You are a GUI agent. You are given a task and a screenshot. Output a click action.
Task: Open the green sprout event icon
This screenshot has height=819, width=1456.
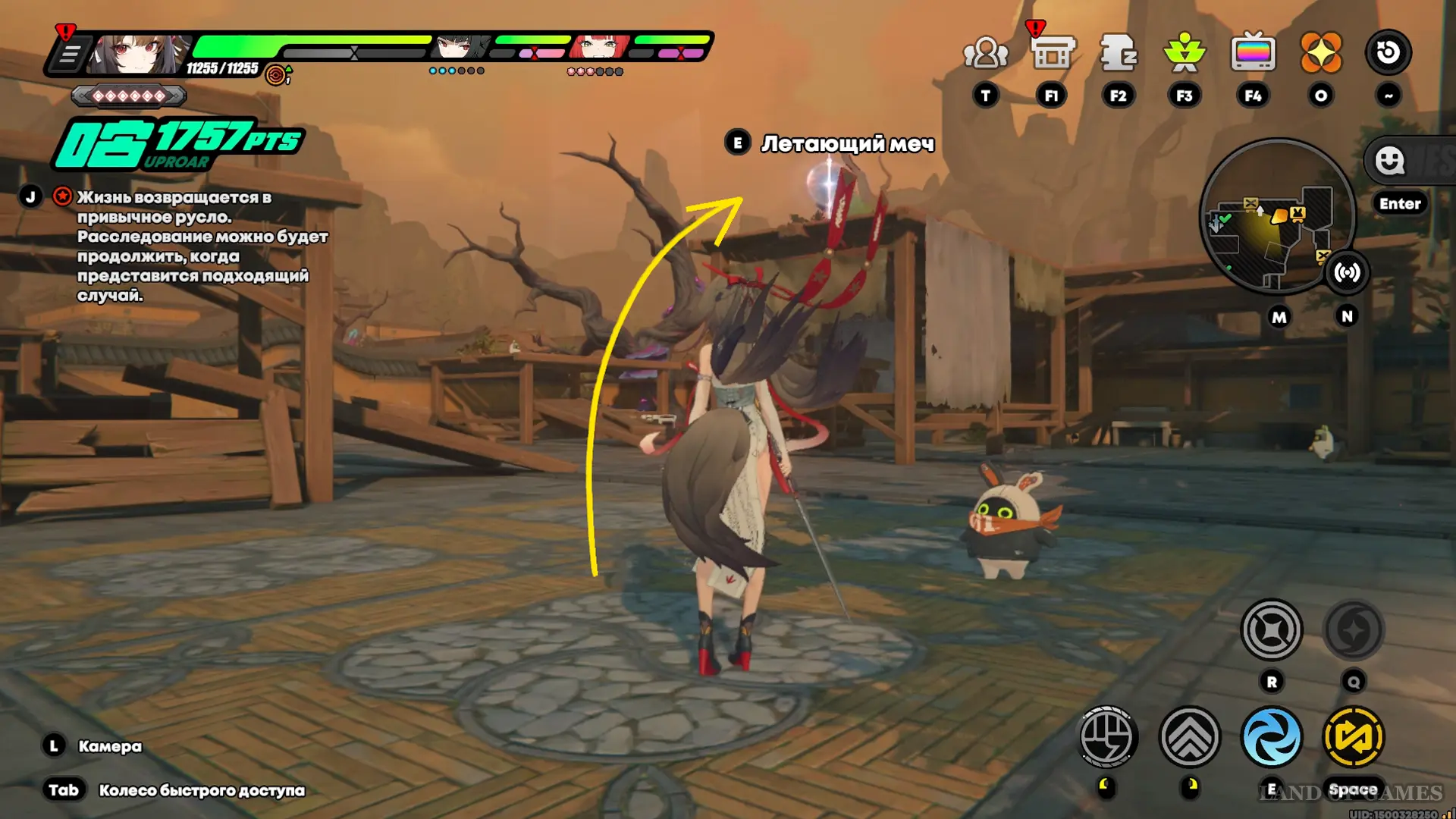(x=1185, y=53)
